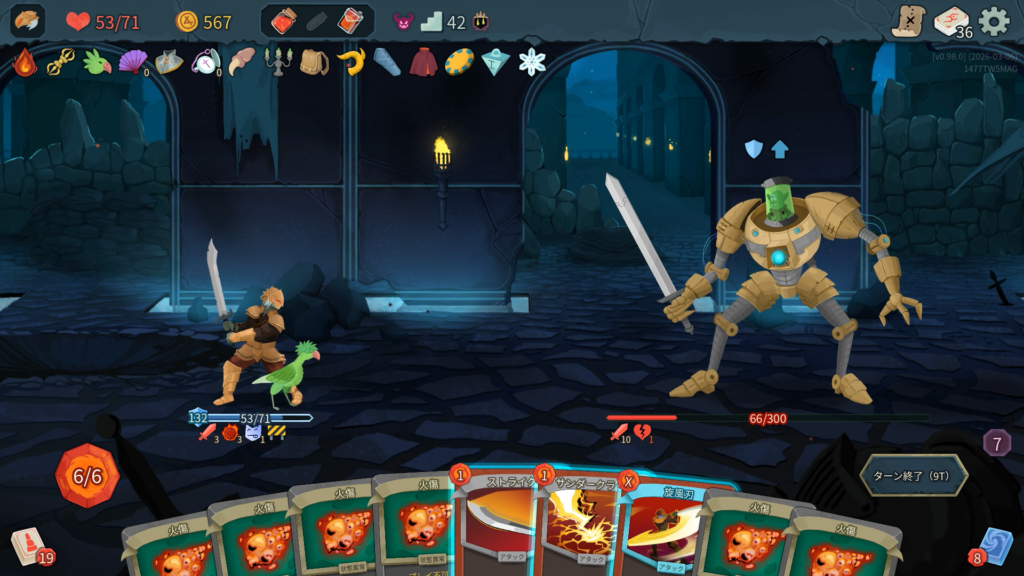
Task: Open the draw pile with 19 cards
Action: [30, 546]
